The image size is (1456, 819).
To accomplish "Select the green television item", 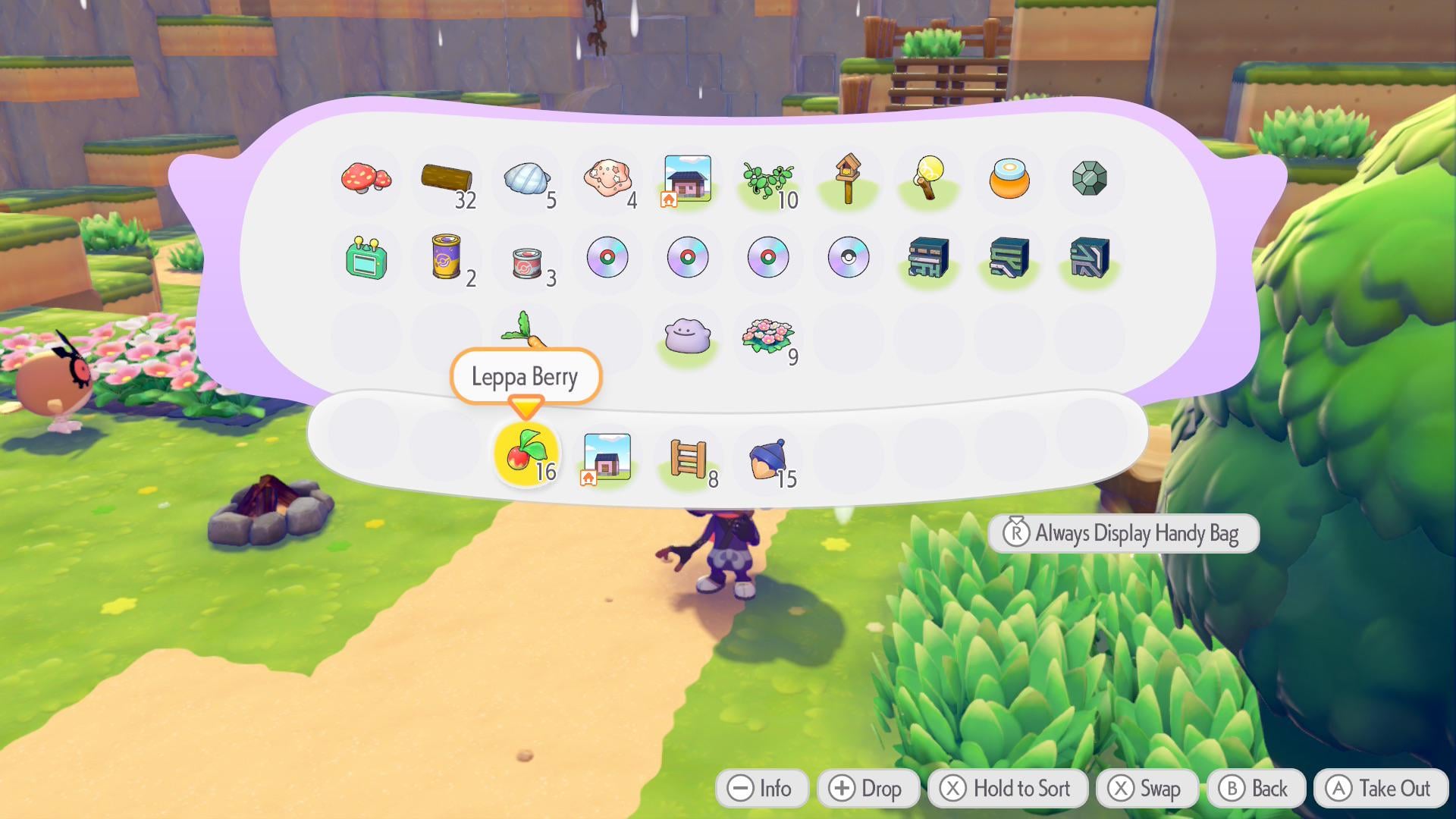I will [366, 258].
